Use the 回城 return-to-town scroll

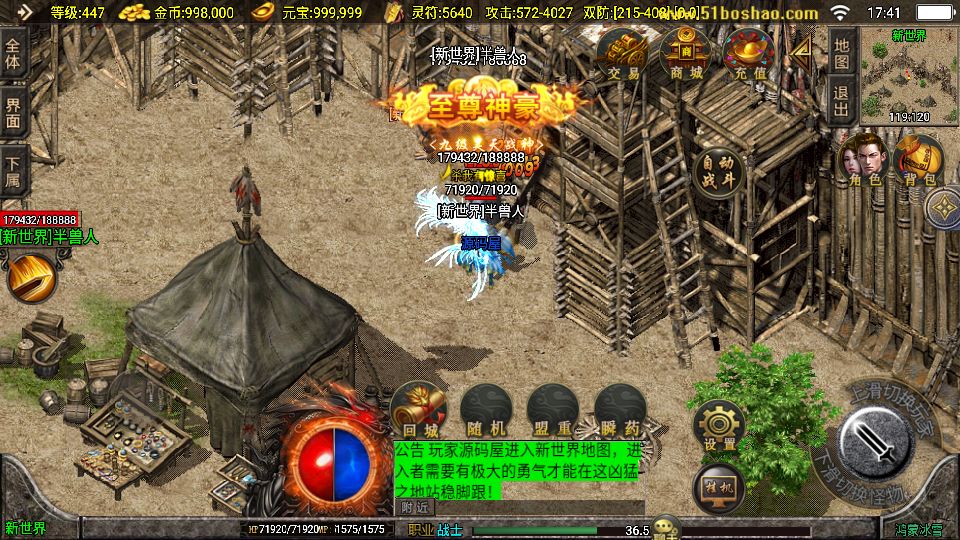click(418, 409)
